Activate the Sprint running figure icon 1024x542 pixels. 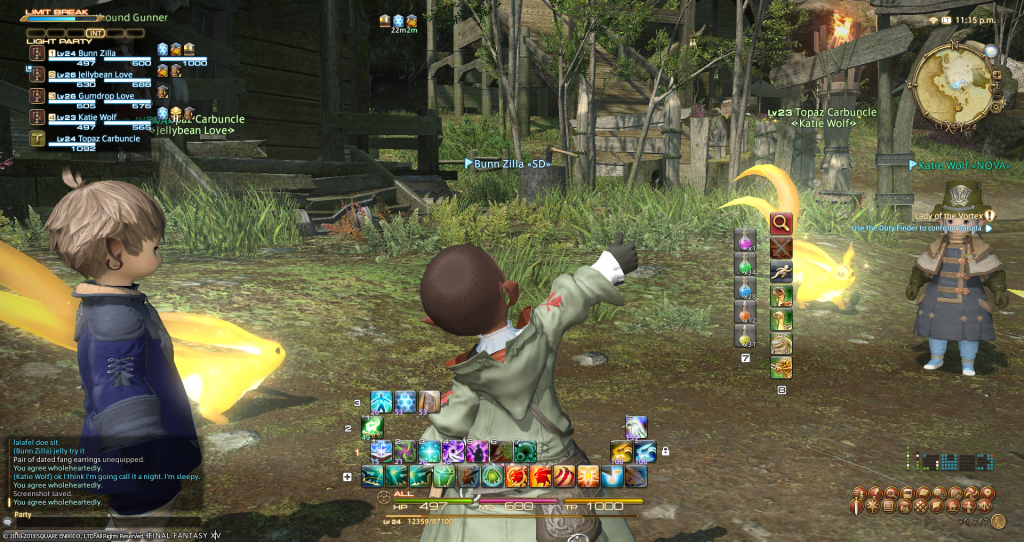pos(781,270)
